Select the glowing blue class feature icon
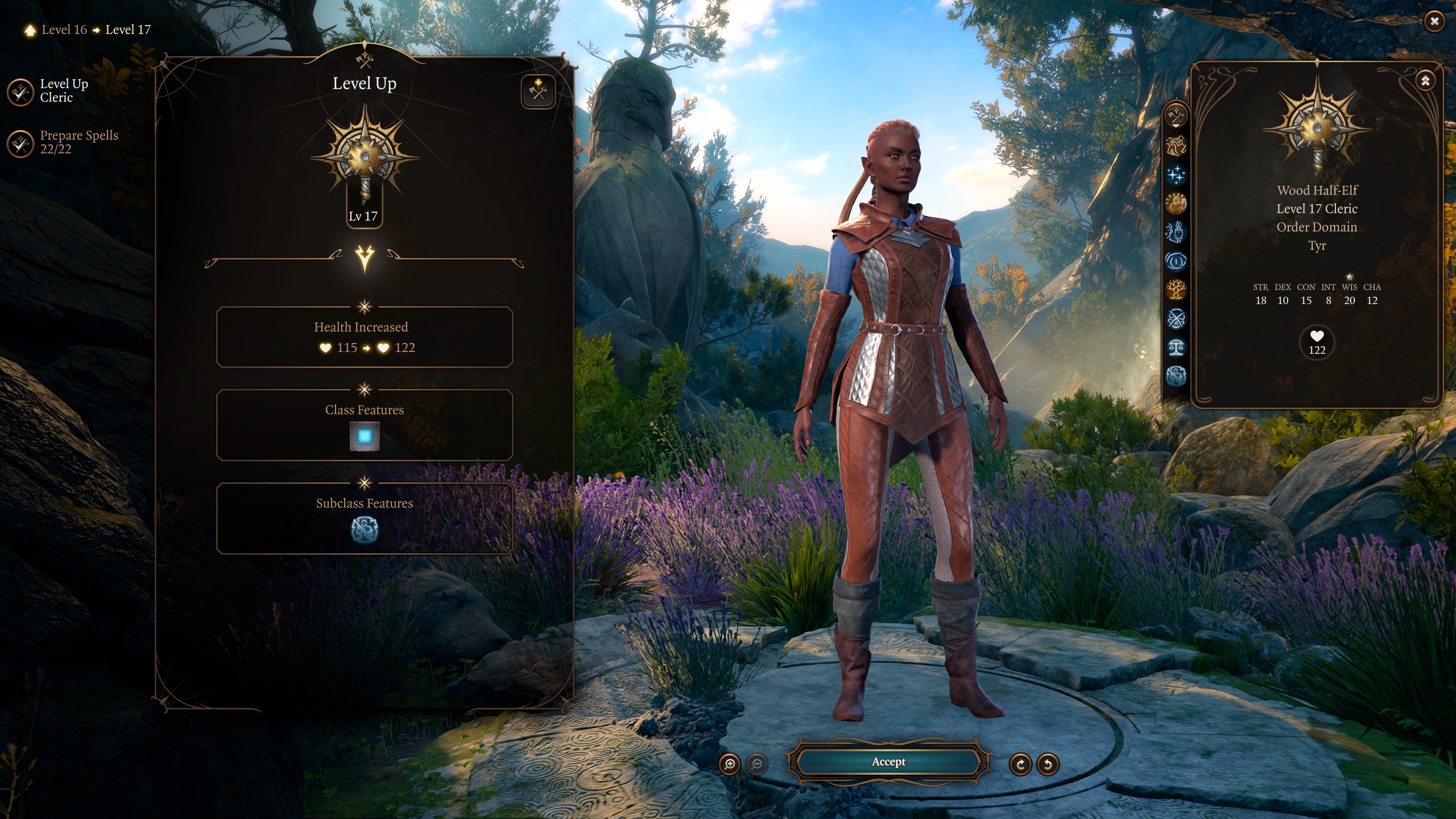This screenshot has height=819, width=1456. coord(365,436)
